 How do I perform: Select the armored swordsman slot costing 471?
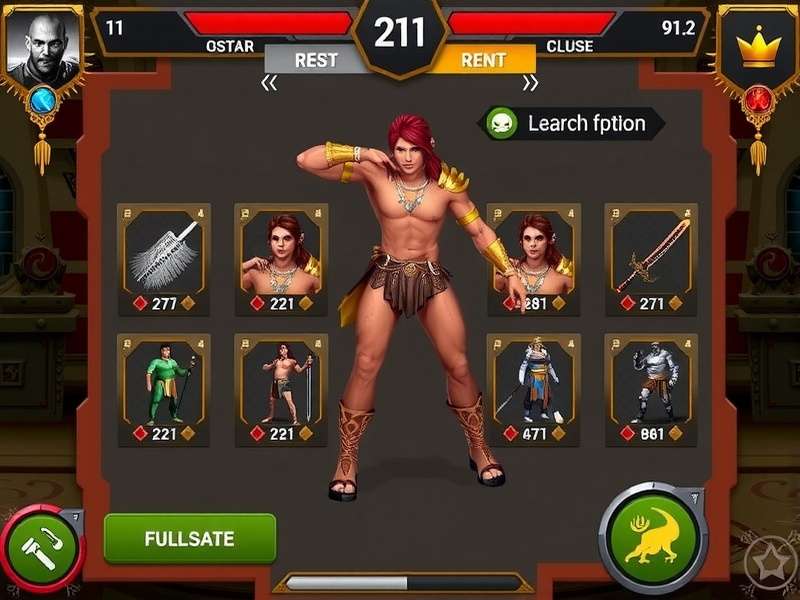tap(533, 389)
